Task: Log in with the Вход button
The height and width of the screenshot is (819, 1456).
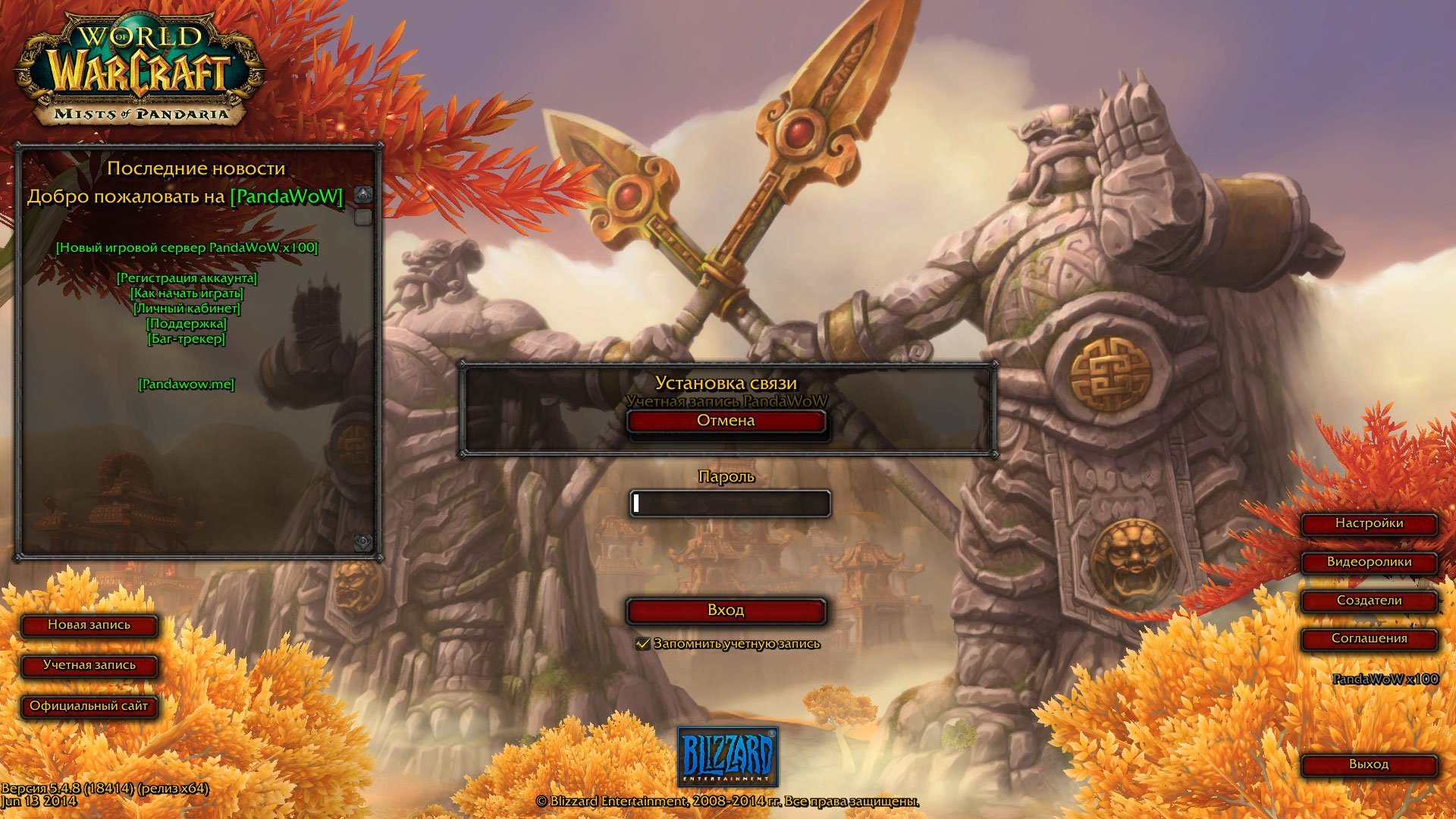Action: coord(726,610)
